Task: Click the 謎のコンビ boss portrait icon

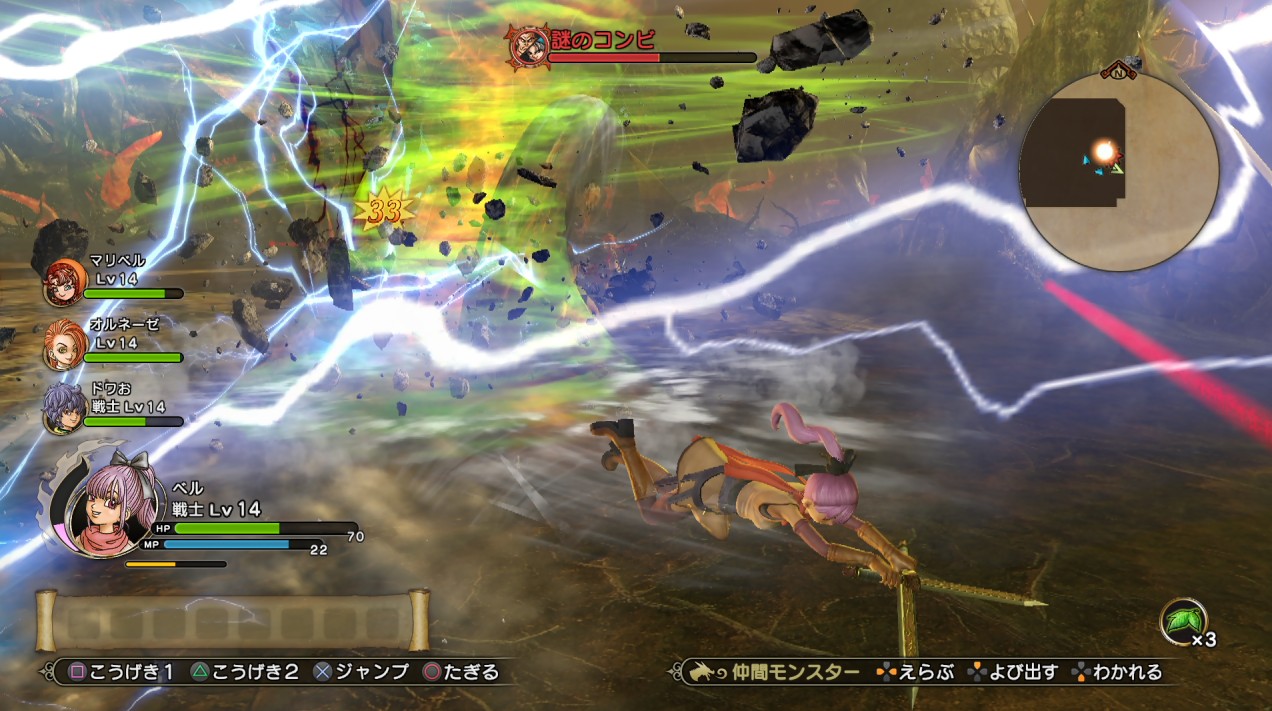Action: pos(527,45)
